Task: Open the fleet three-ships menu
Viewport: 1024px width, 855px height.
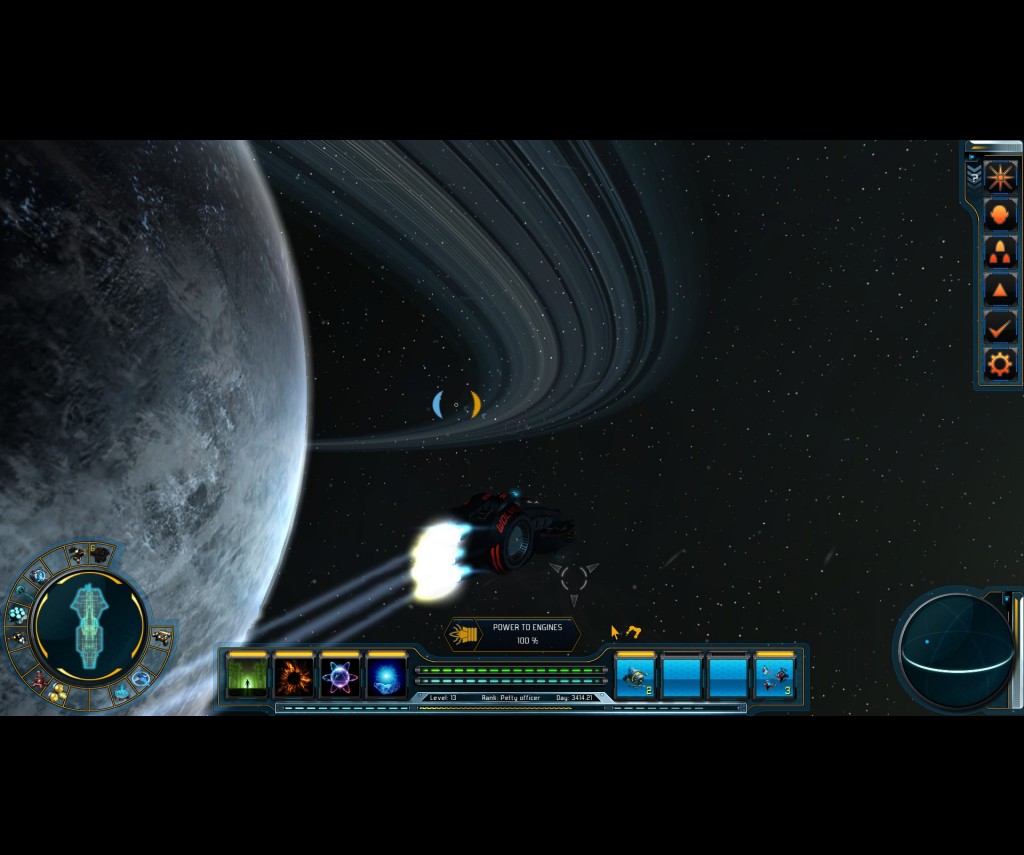Action: (x=1000, y=252)
